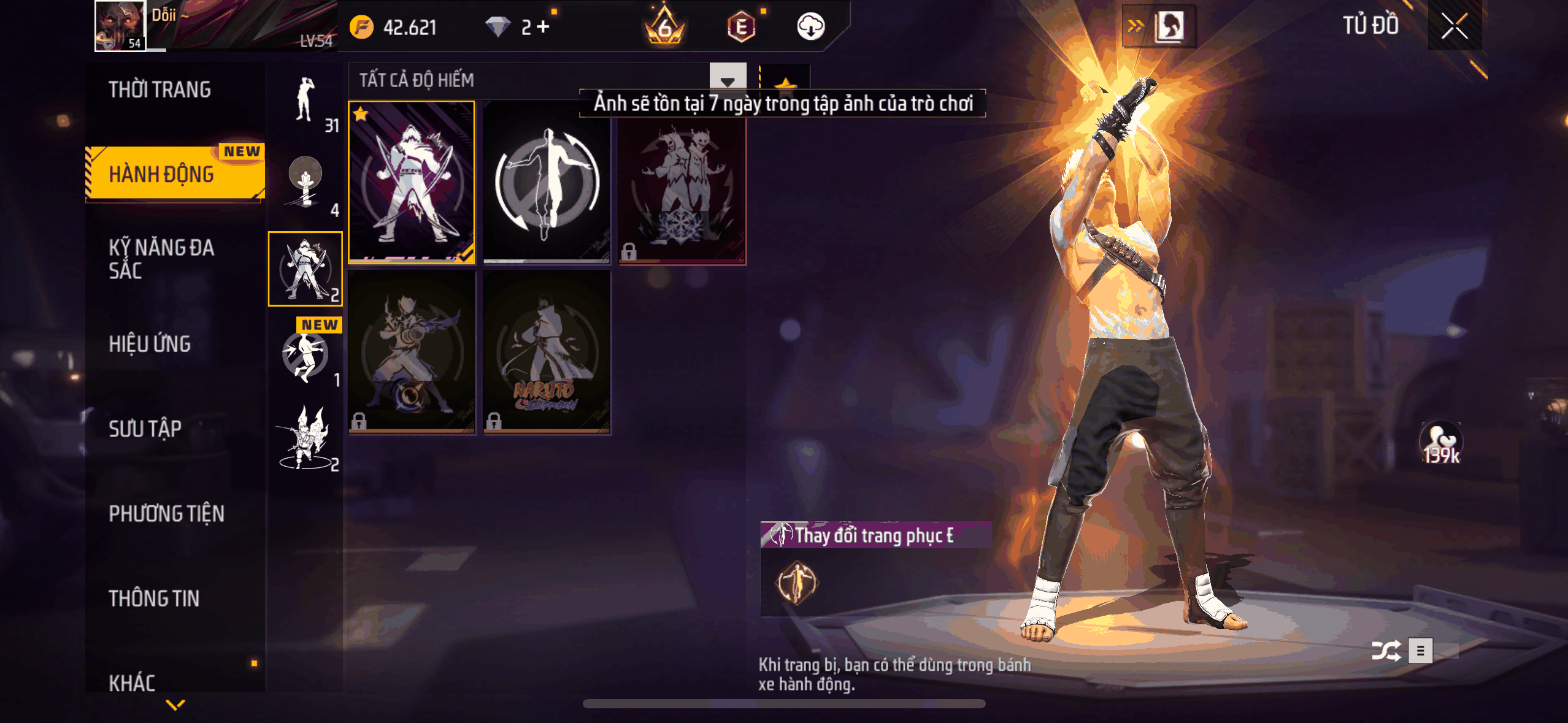Open the Khác category
The height and width of the screenshot is (723, 1568).
tap(132, 683)
